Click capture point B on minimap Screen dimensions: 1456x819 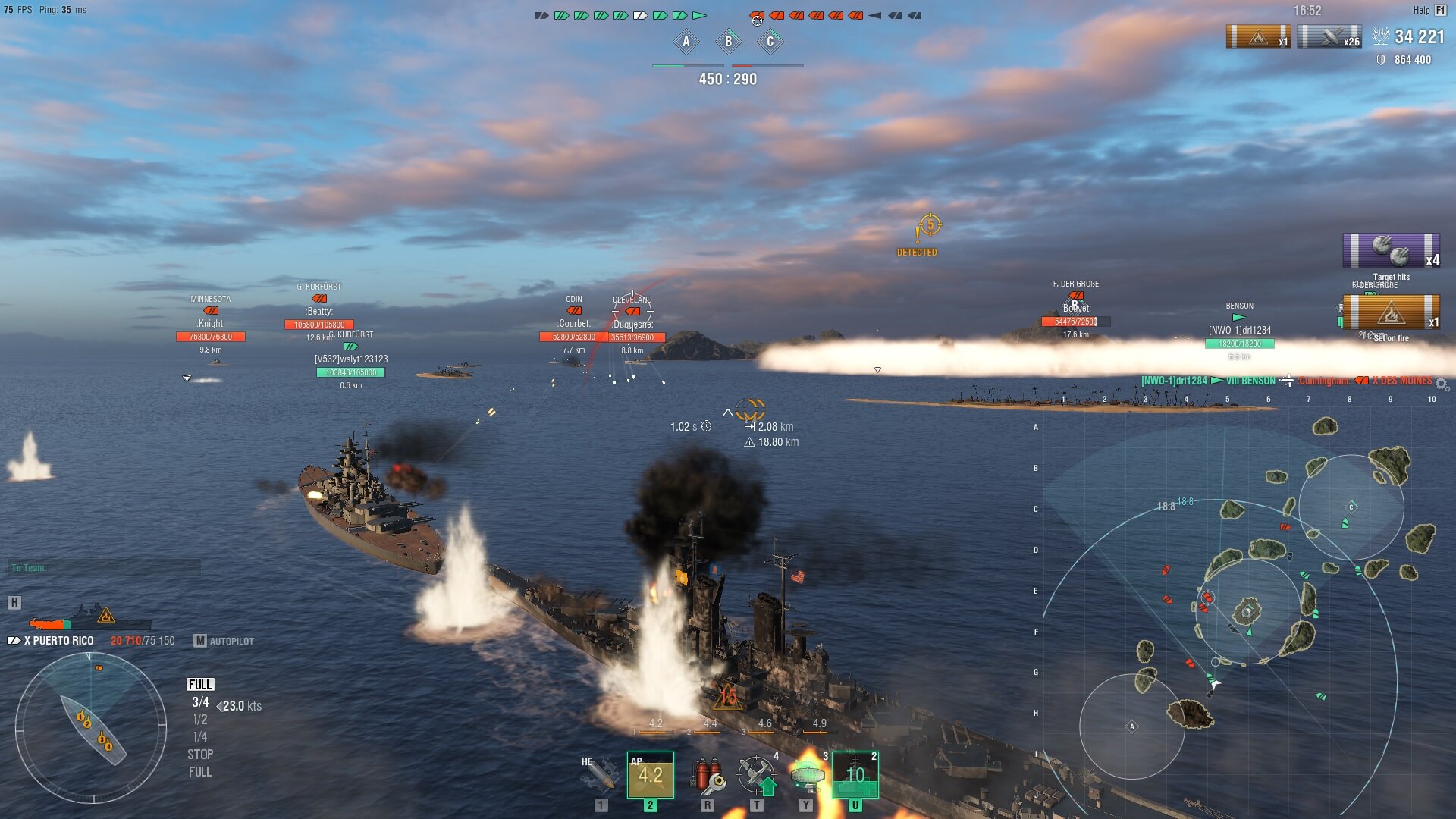[1247, 611]
